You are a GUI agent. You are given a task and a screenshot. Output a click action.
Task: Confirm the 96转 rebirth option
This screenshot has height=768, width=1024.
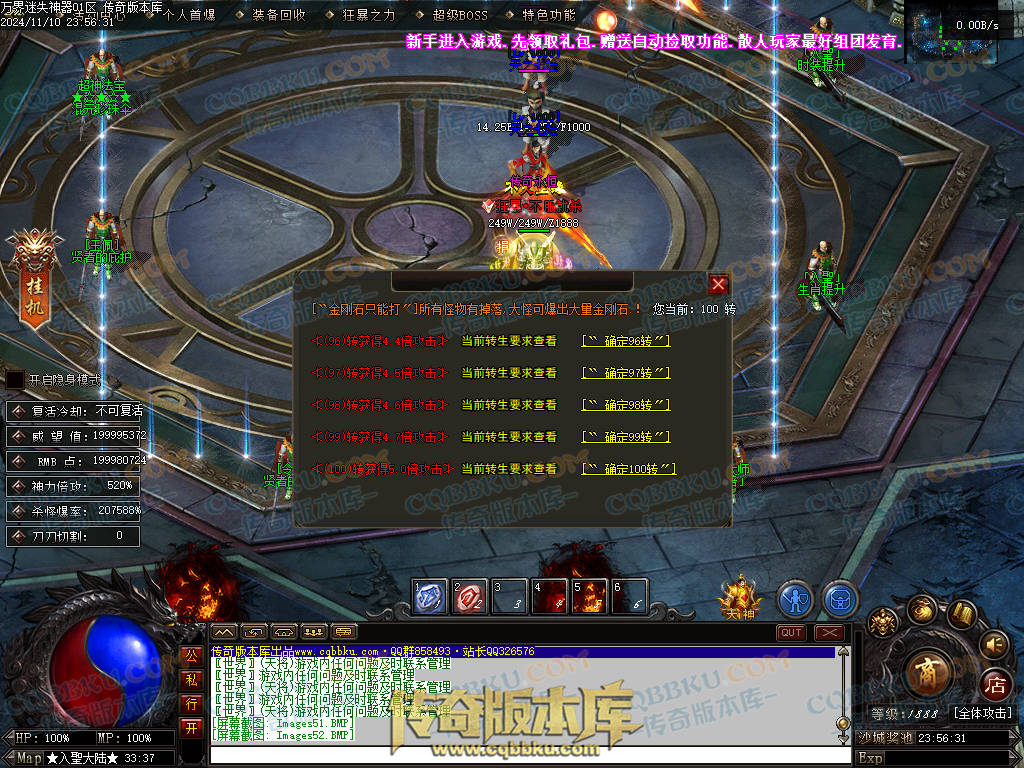click(625, 341)
